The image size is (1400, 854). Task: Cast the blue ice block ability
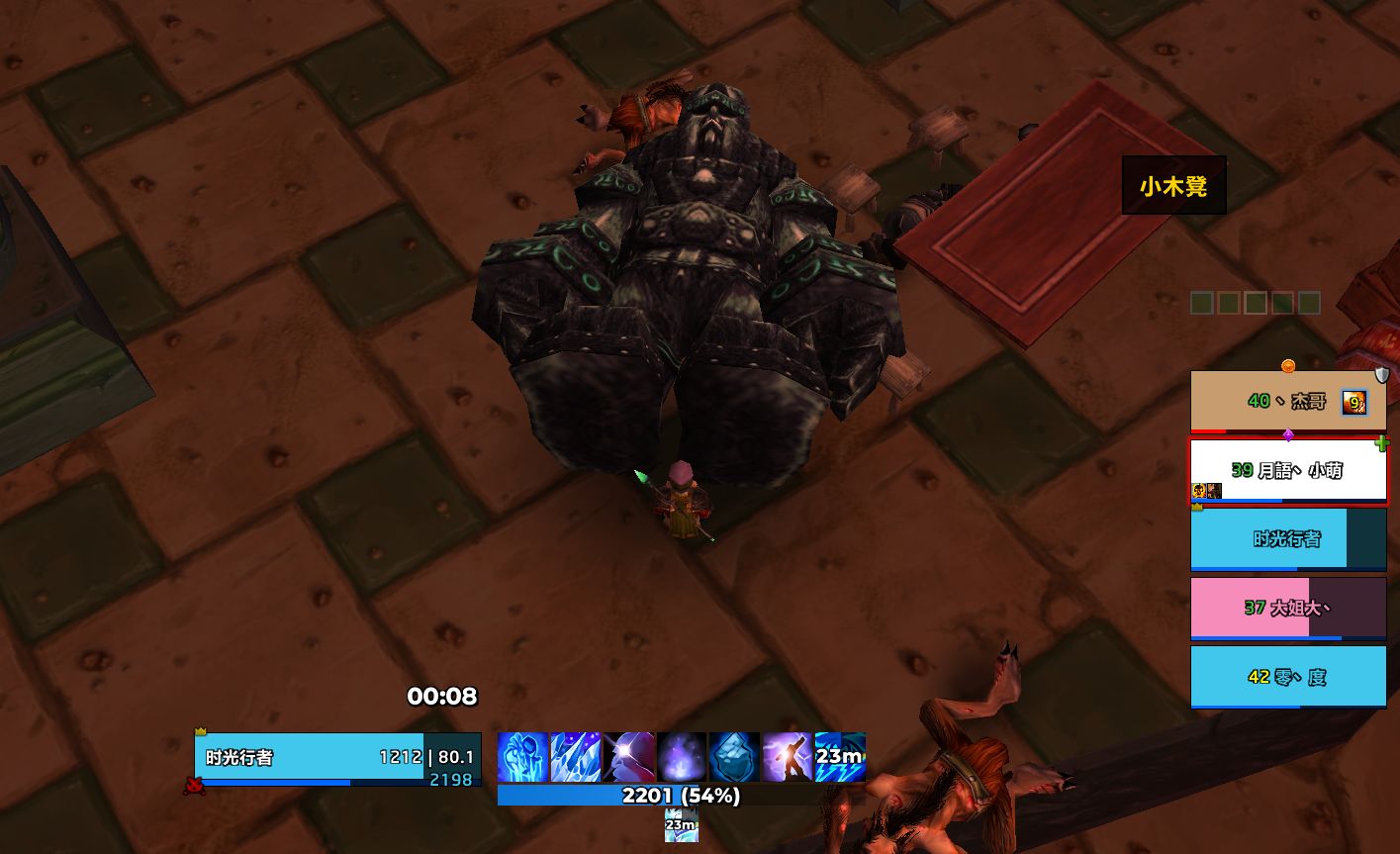pyautogui.click(x=734, y=757)
